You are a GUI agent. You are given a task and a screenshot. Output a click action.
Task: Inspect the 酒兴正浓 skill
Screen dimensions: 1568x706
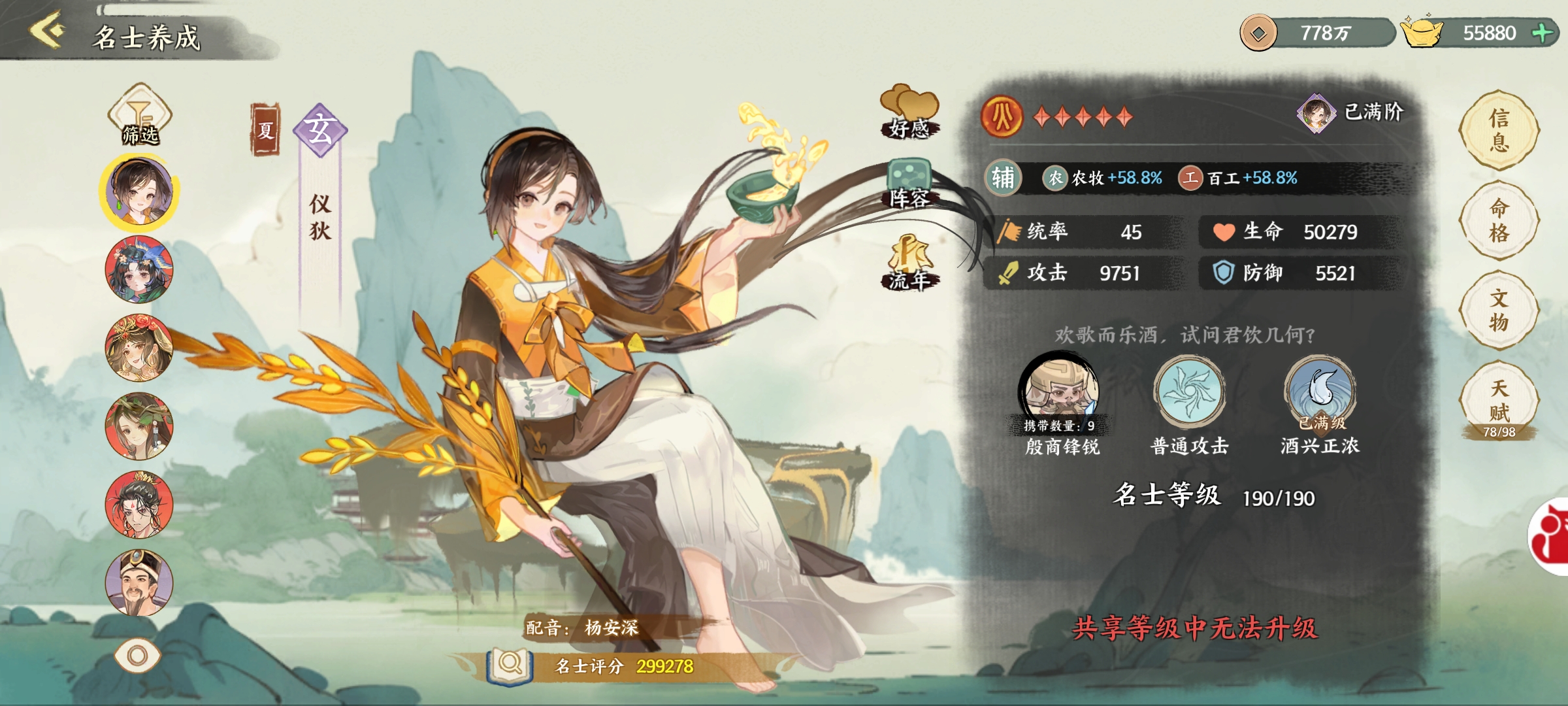pyautogui.click(x=1320, y=391)
